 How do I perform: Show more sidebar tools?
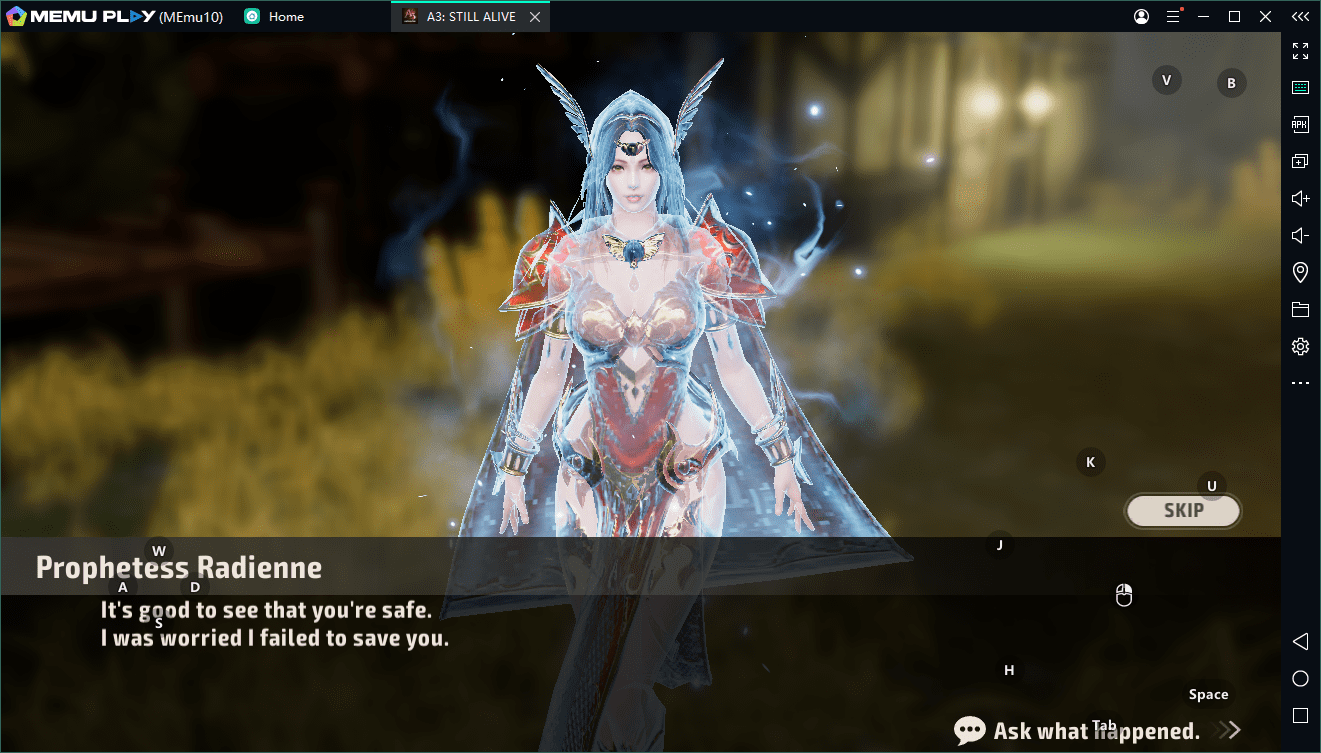pos(1300,384)
